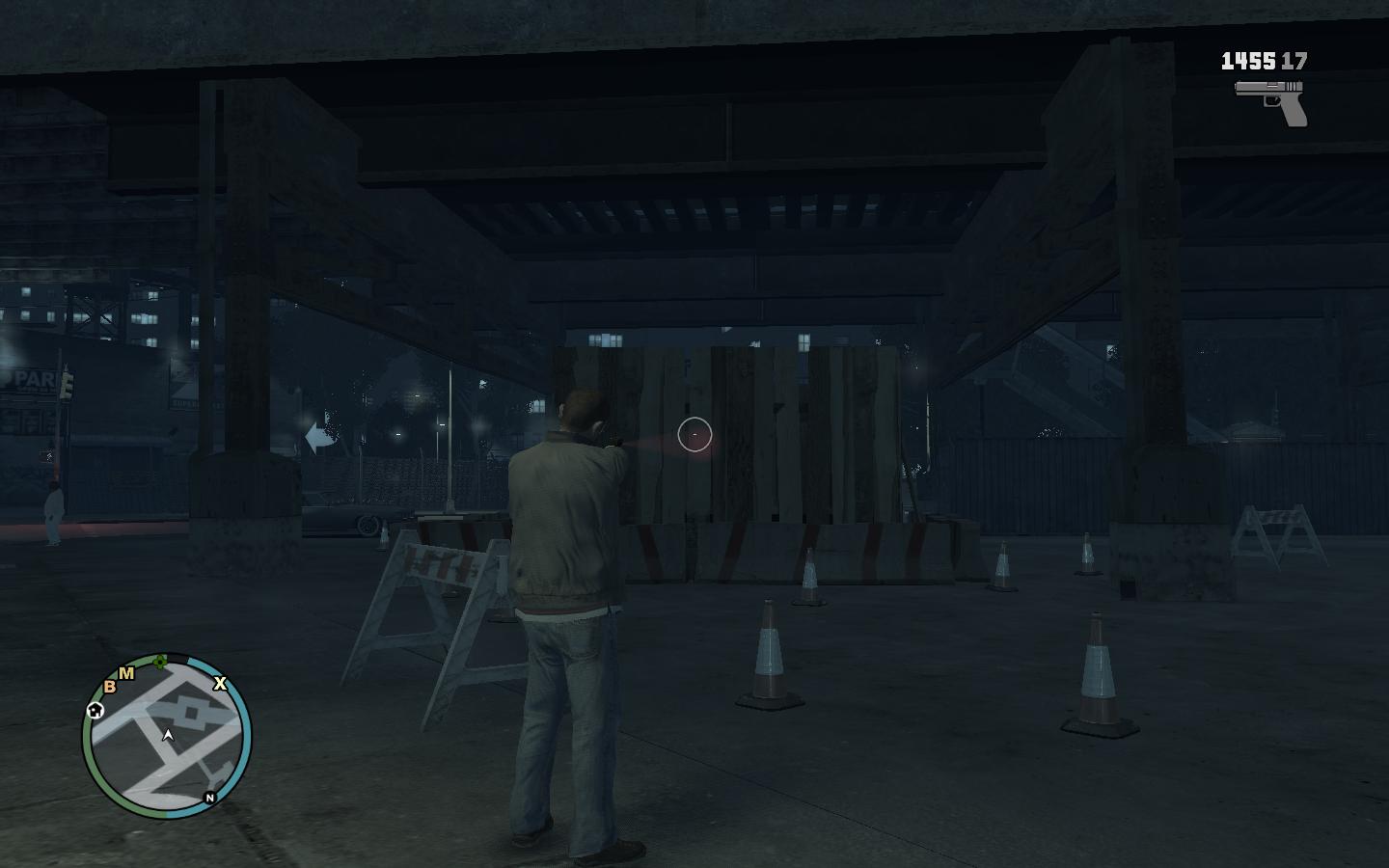Click the radar minimap

[167, 738]
